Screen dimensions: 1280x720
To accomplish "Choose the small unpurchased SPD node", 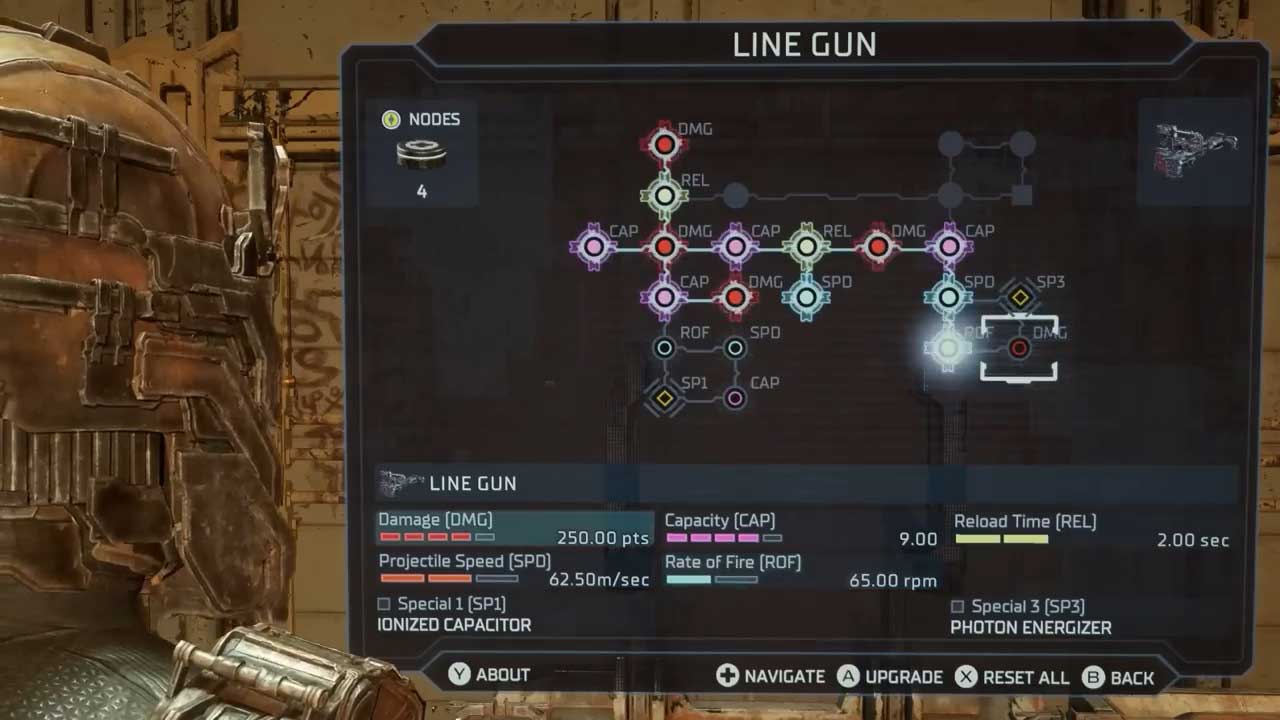I will (735, 348).
